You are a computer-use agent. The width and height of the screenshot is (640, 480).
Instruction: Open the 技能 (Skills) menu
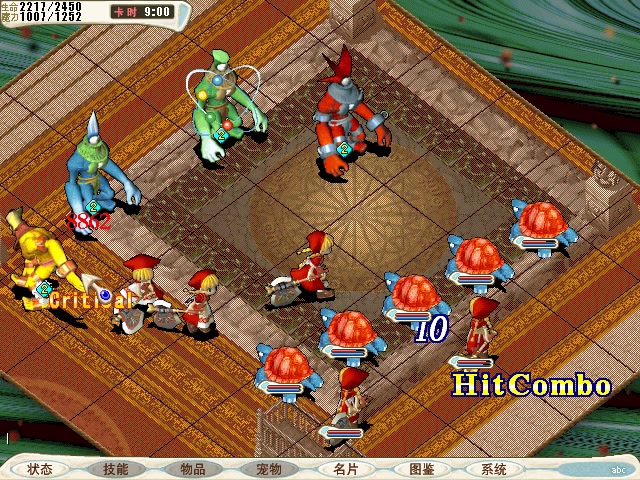[115, 468]
